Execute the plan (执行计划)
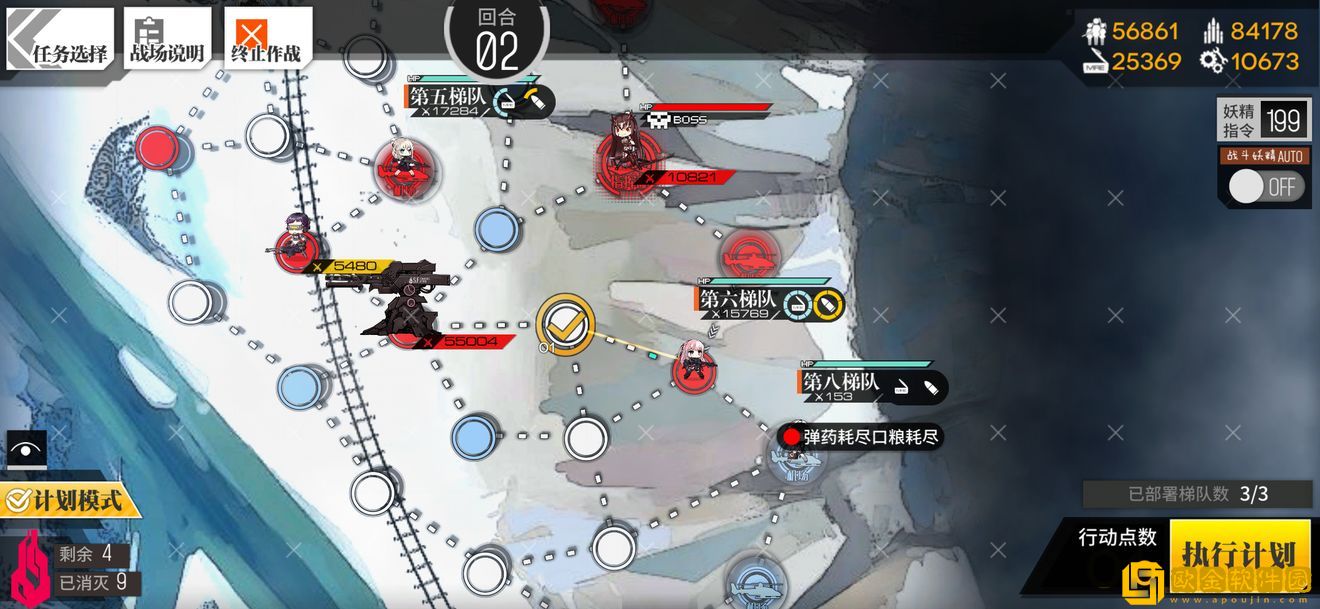 point(1238,553)
